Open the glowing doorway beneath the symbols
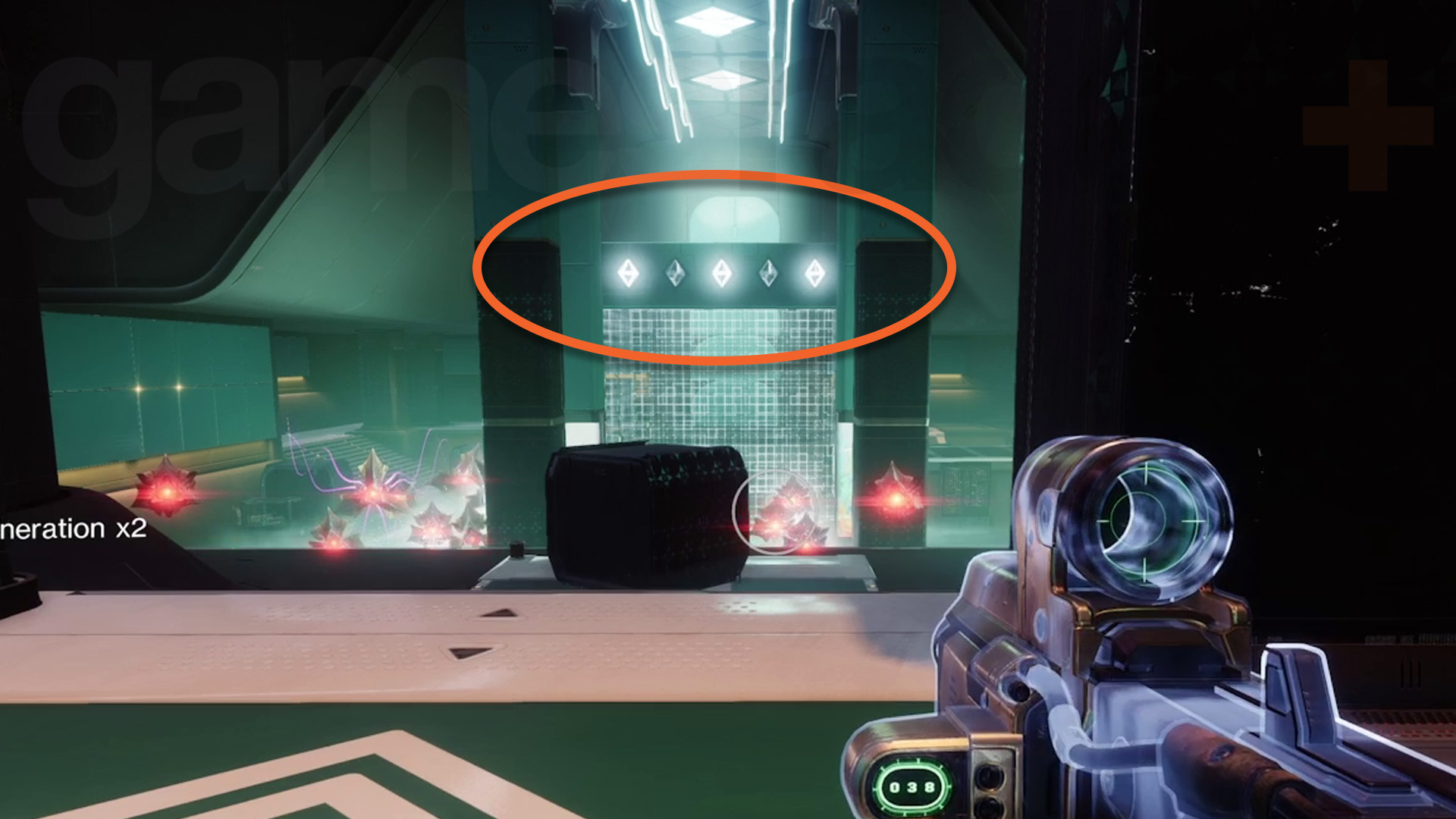The image size is (1456, 819). point(720,409)
